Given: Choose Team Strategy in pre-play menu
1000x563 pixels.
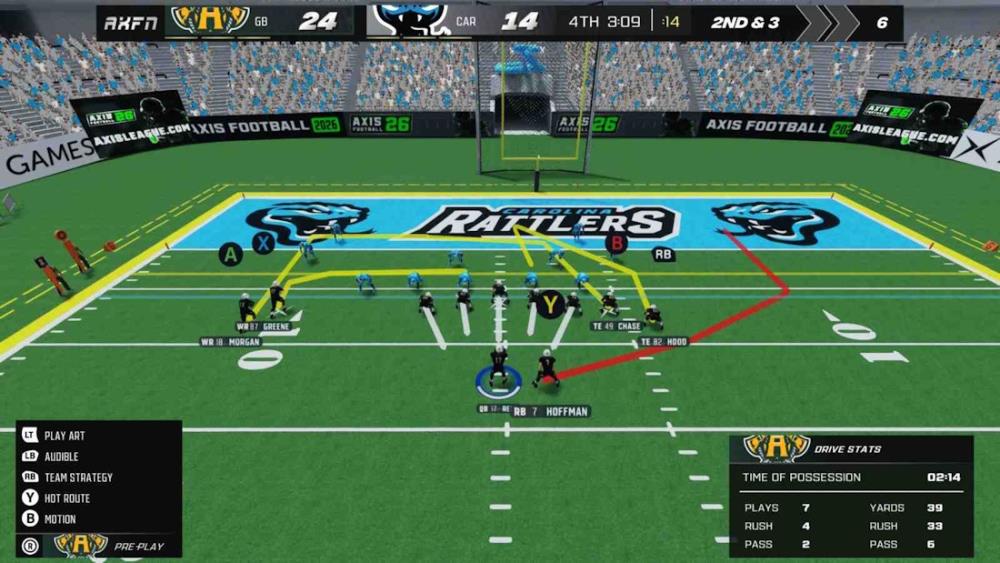Looking at the screenshot, I should (x=77, y=478).
